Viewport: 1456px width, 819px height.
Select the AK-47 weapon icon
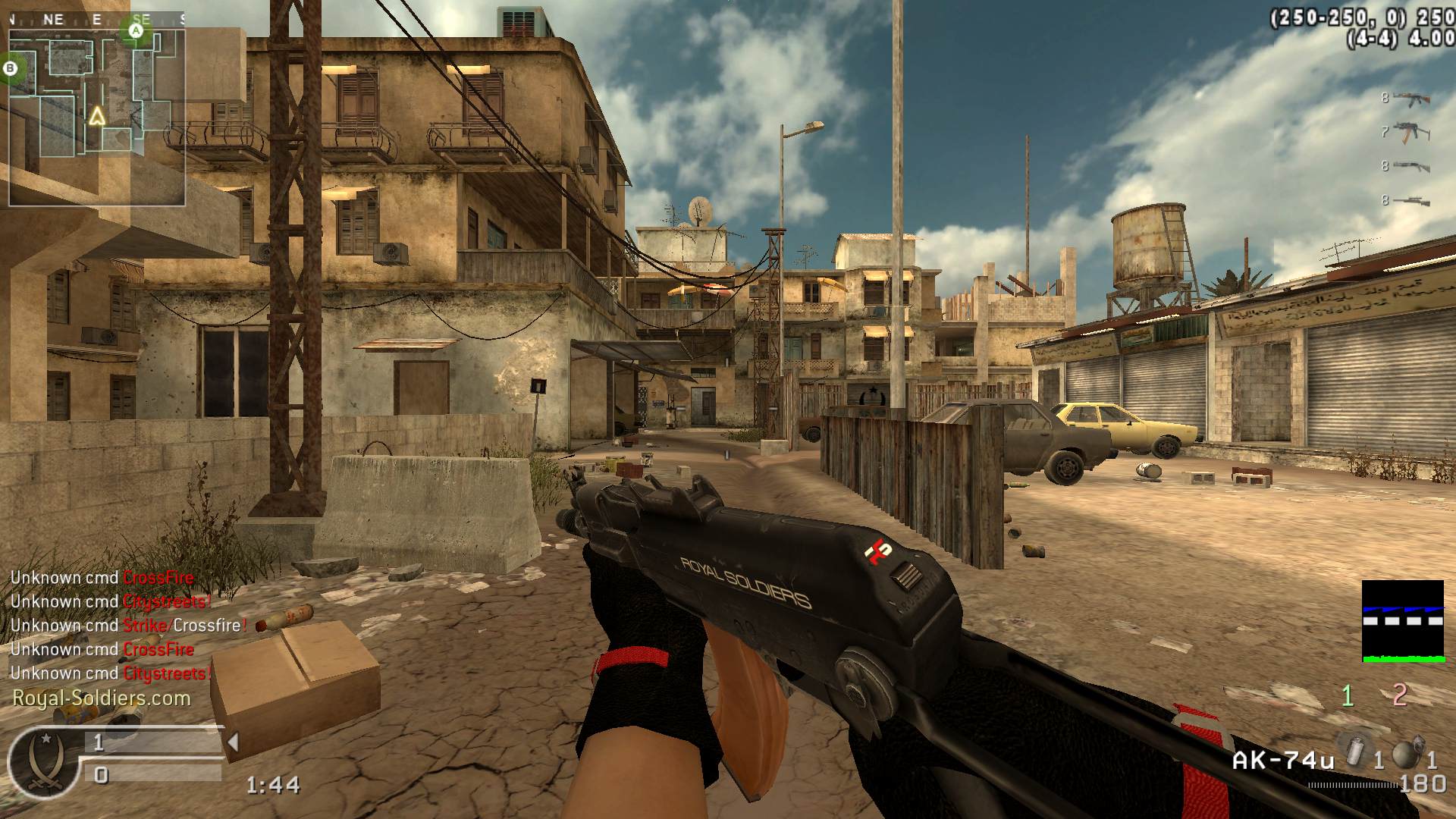(1410, 99)
